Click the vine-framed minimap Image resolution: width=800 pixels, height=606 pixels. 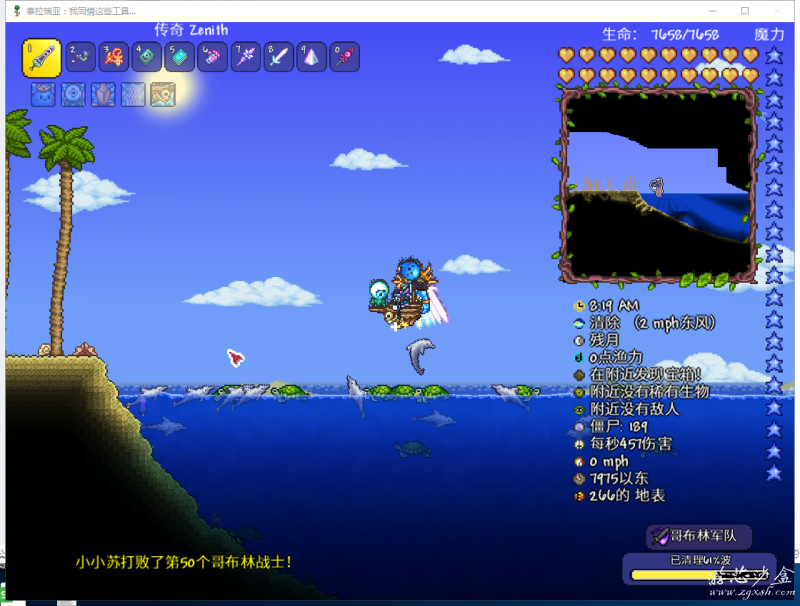[x=658, y=185]
